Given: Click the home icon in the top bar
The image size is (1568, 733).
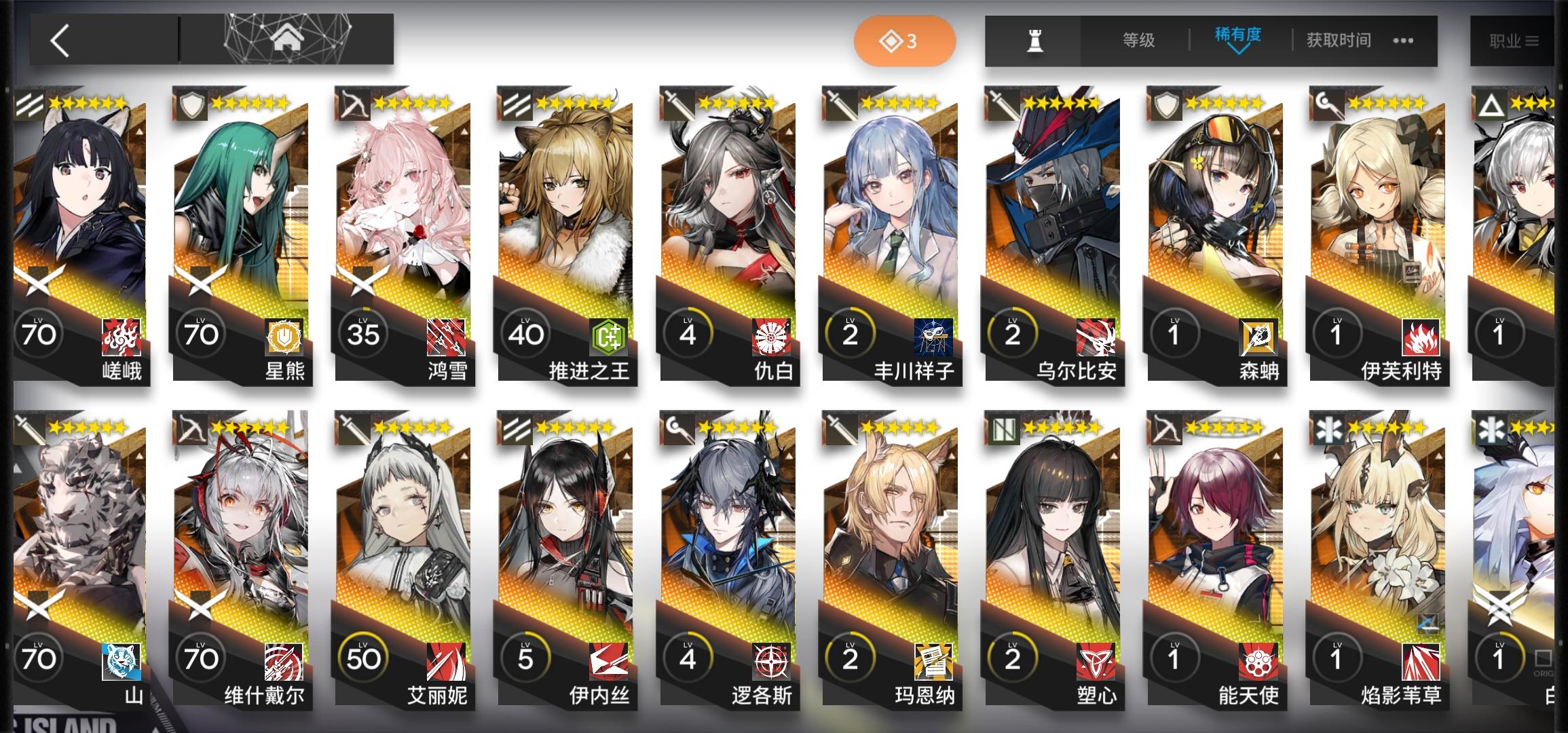Looking at the screenshot, I should click(x=288, y=39).
